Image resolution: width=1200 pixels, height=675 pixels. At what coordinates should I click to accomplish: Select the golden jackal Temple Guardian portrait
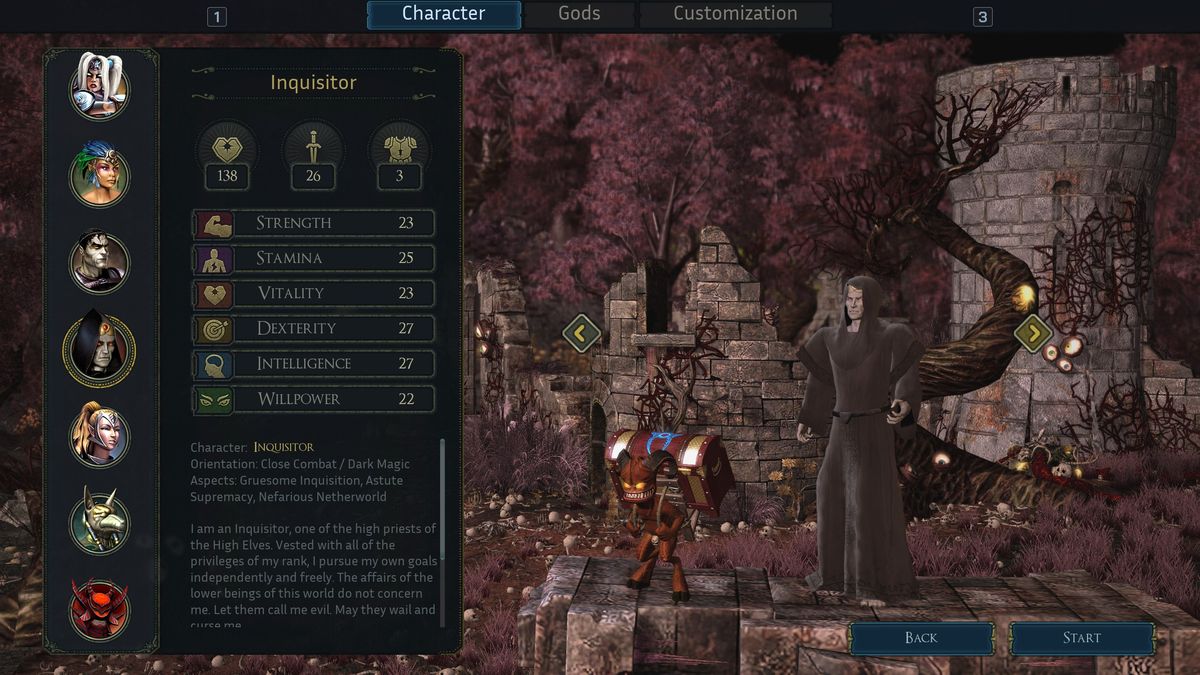(x=99, y=521)
